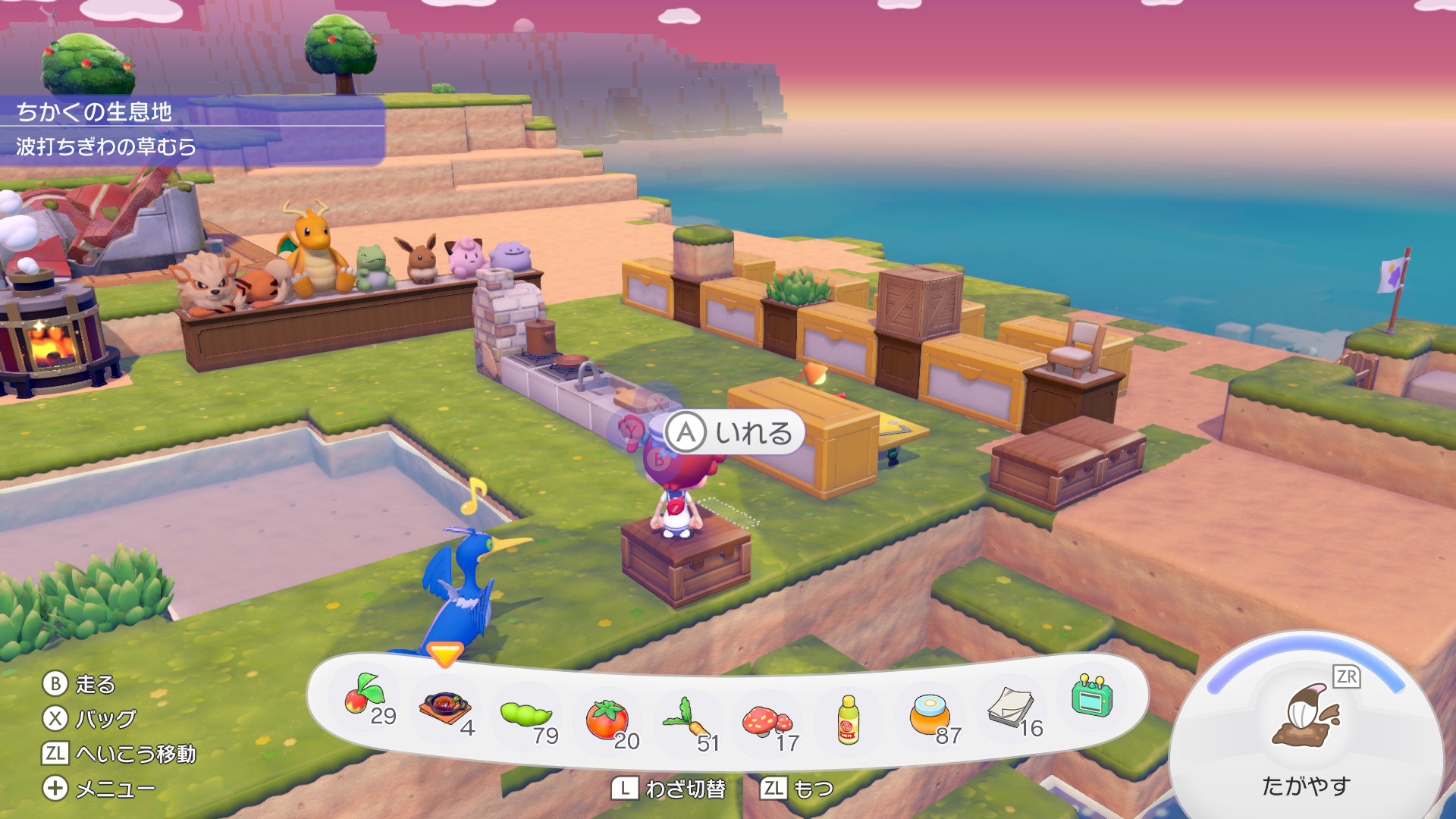The image size is (1456, 819).
Task: Pick the orange jar slot
Action: click(930, 716)
